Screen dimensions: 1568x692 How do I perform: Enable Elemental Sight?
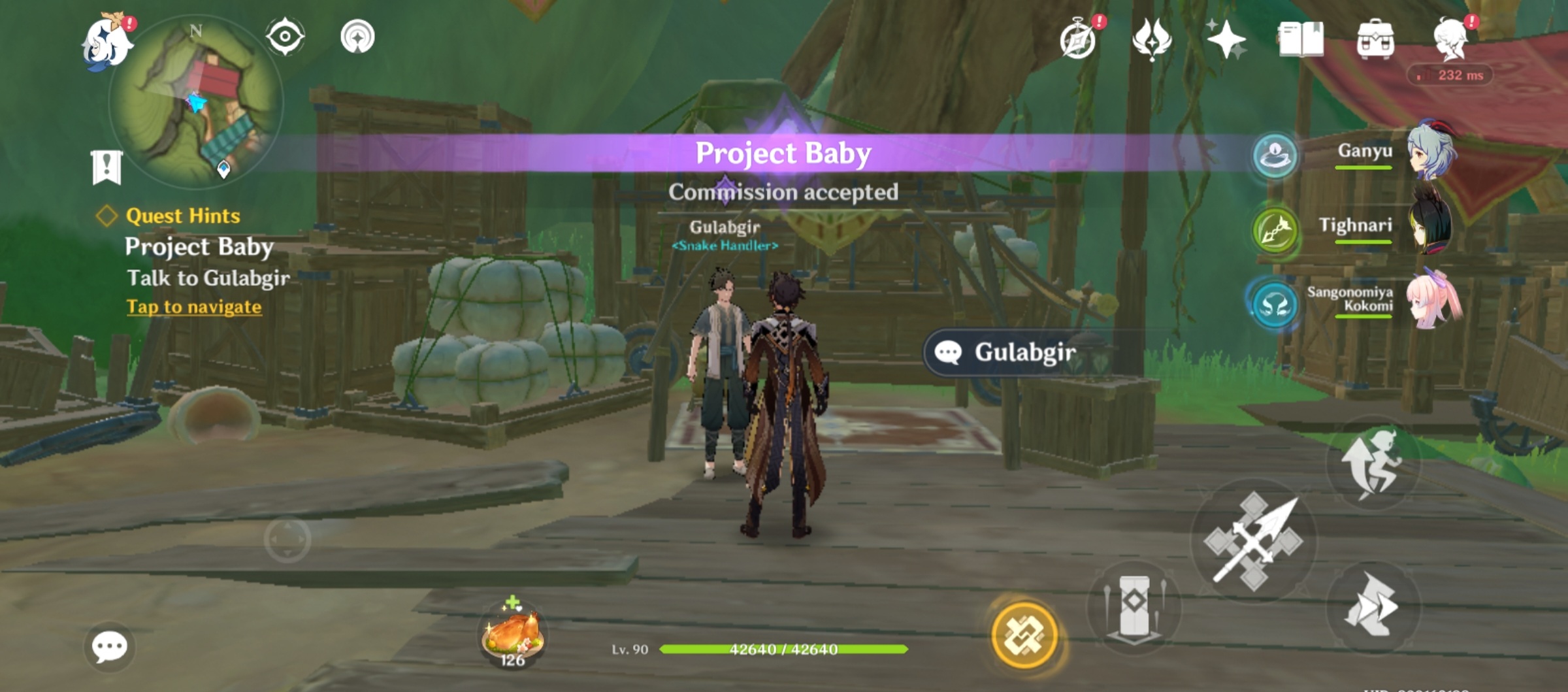[x=284, y=38]
